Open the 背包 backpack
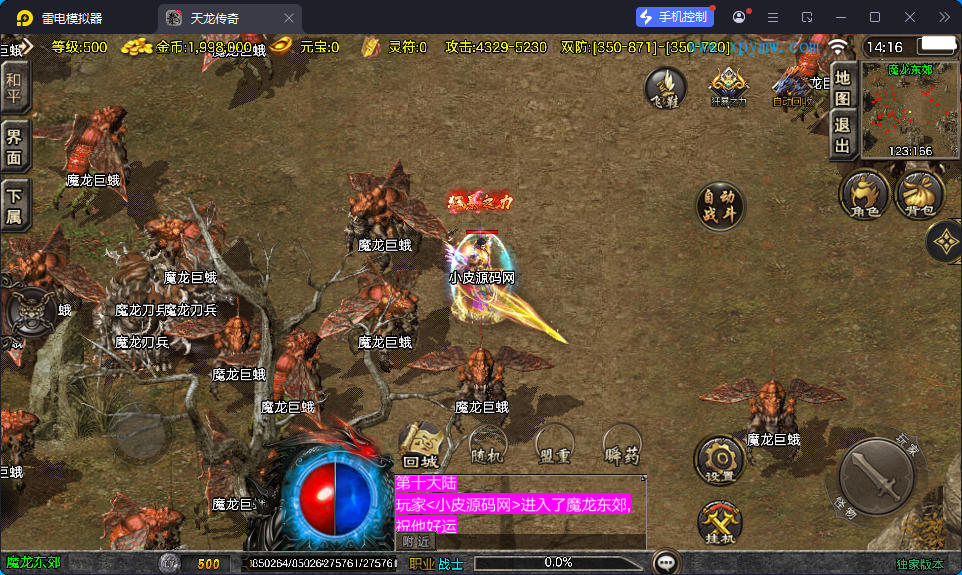962x575 pixels. [919, 193]
